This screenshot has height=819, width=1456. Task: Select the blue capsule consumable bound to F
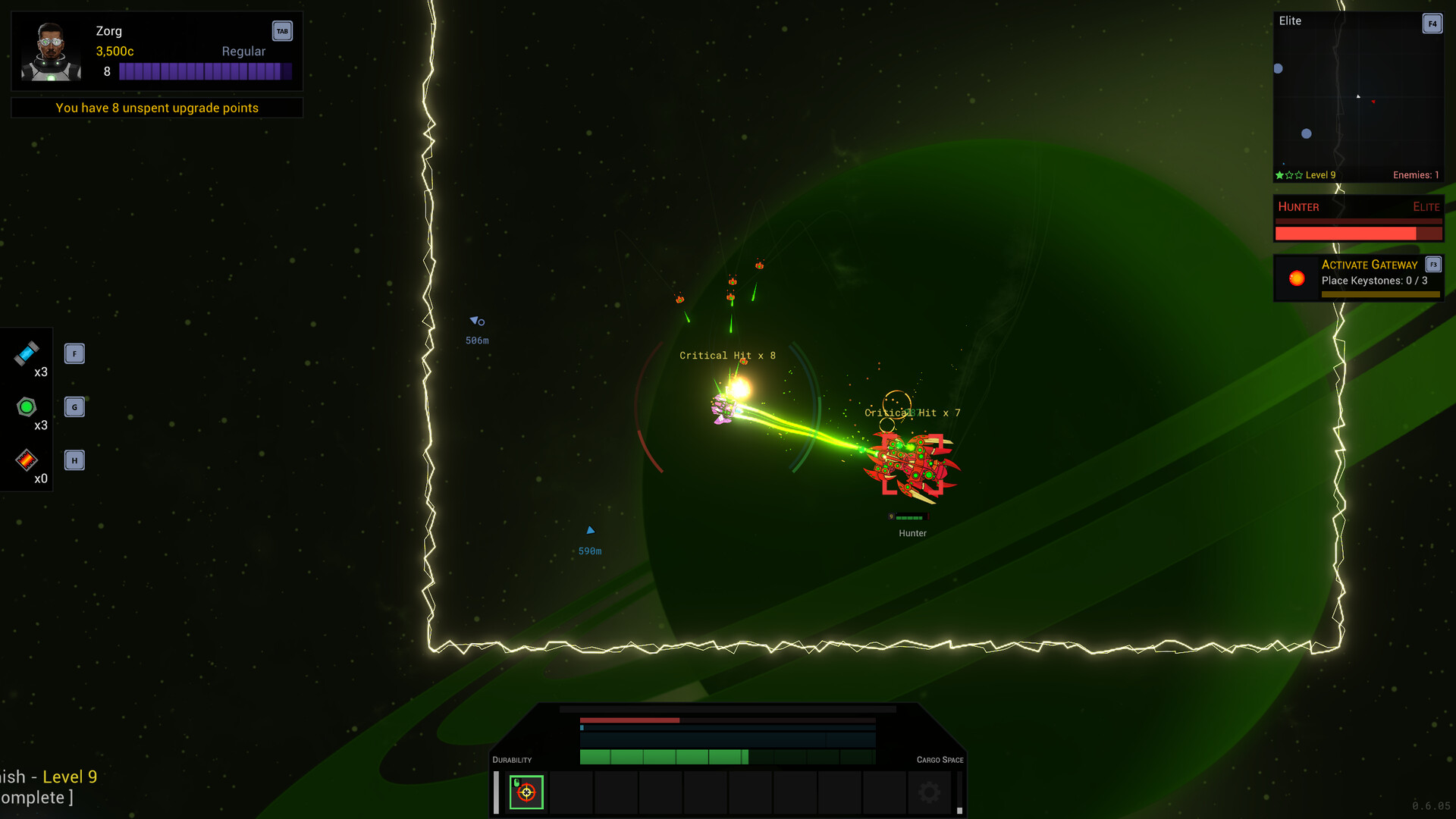(27, 354)
